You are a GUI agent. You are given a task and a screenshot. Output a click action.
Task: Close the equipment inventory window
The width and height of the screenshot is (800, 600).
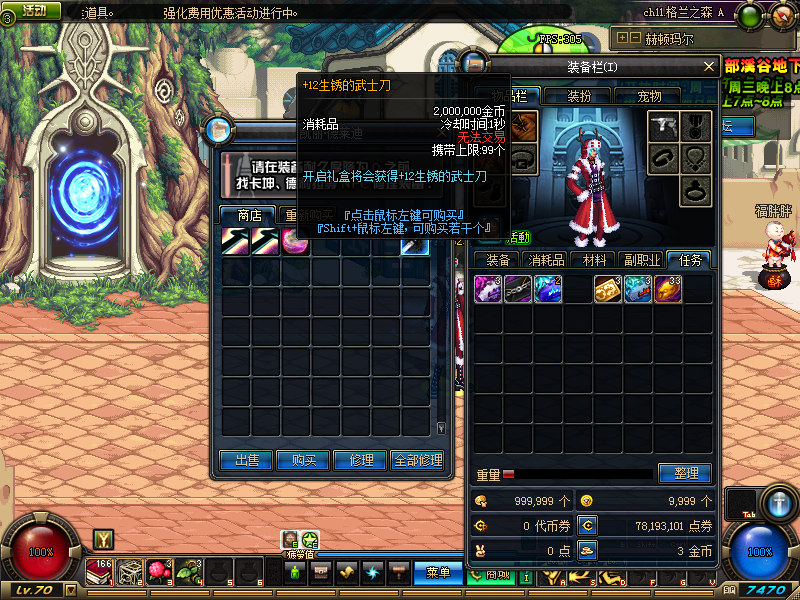(x=709, y=67)
